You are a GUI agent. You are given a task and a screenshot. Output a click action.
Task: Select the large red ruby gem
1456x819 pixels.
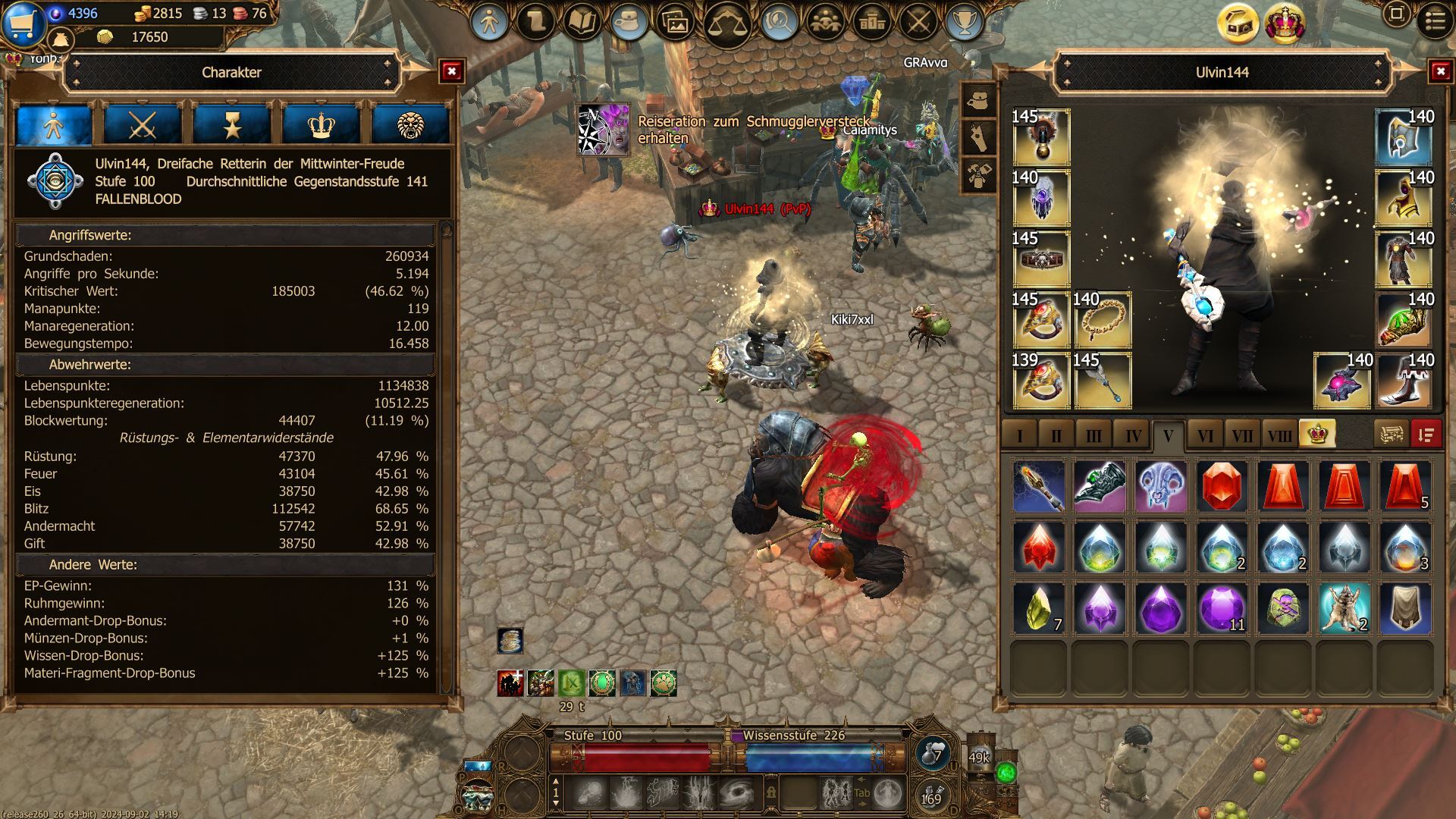(x=1222, y=486)
